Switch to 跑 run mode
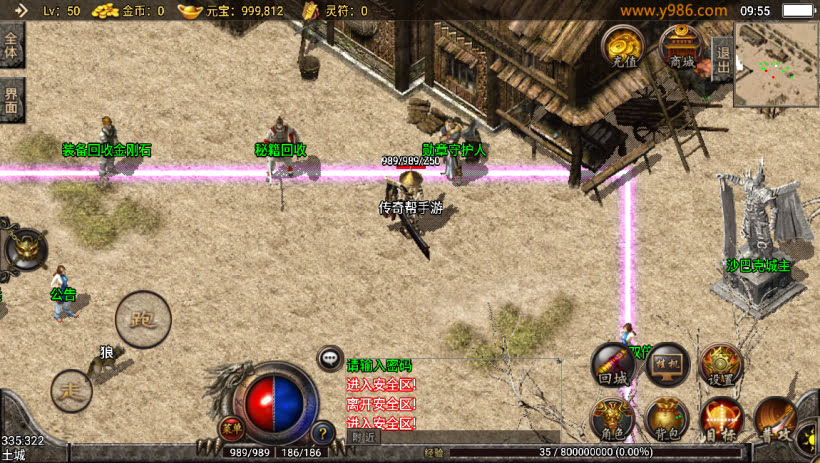 [x=143, y=320]
